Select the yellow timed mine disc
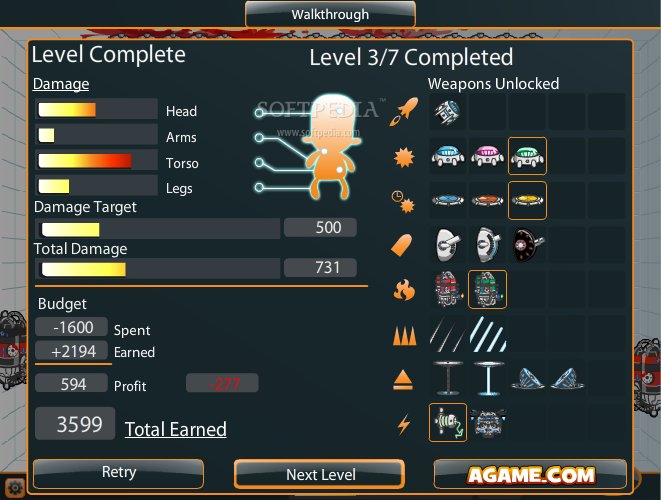The height and width of the screenshot is (500, 661). coord(527,199)
